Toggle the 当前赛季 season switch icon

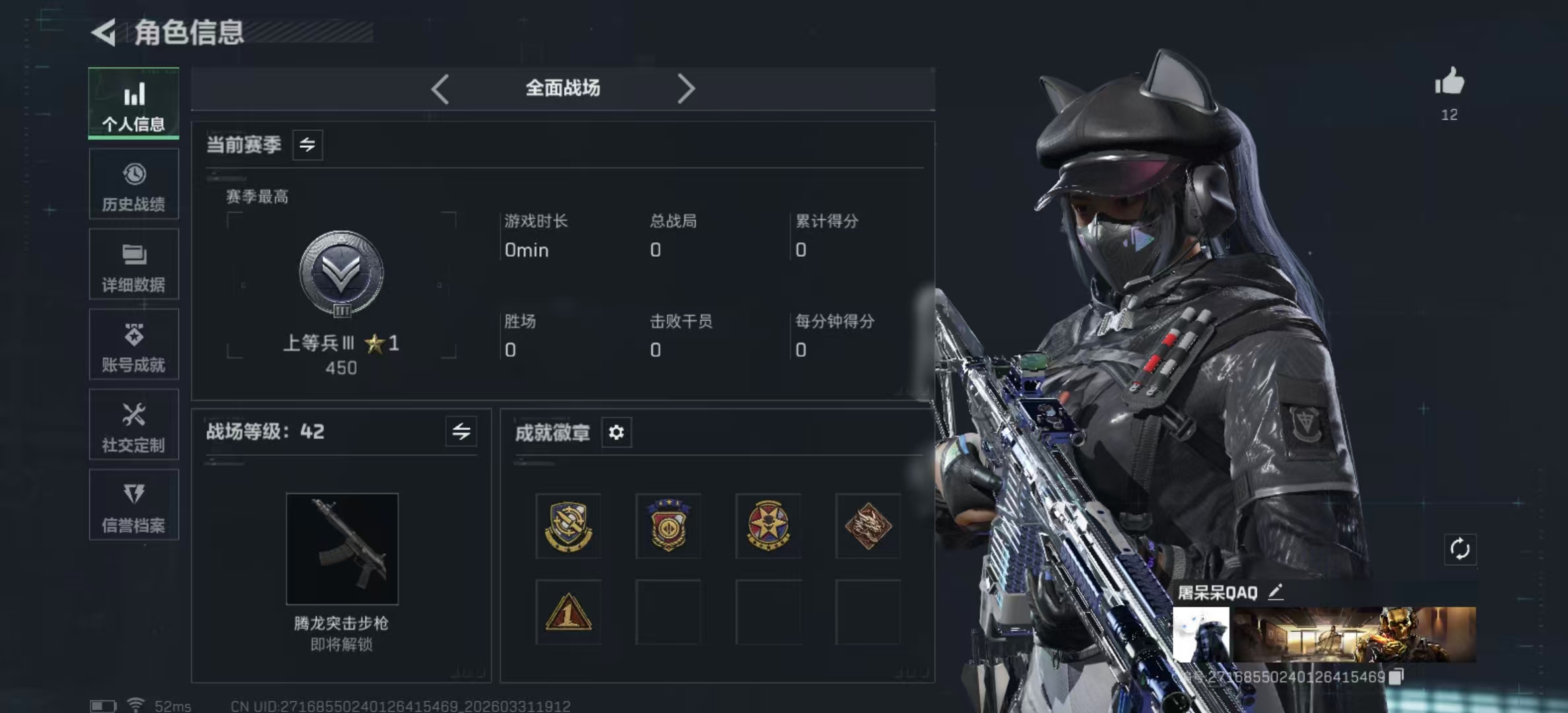coord(308,145)
